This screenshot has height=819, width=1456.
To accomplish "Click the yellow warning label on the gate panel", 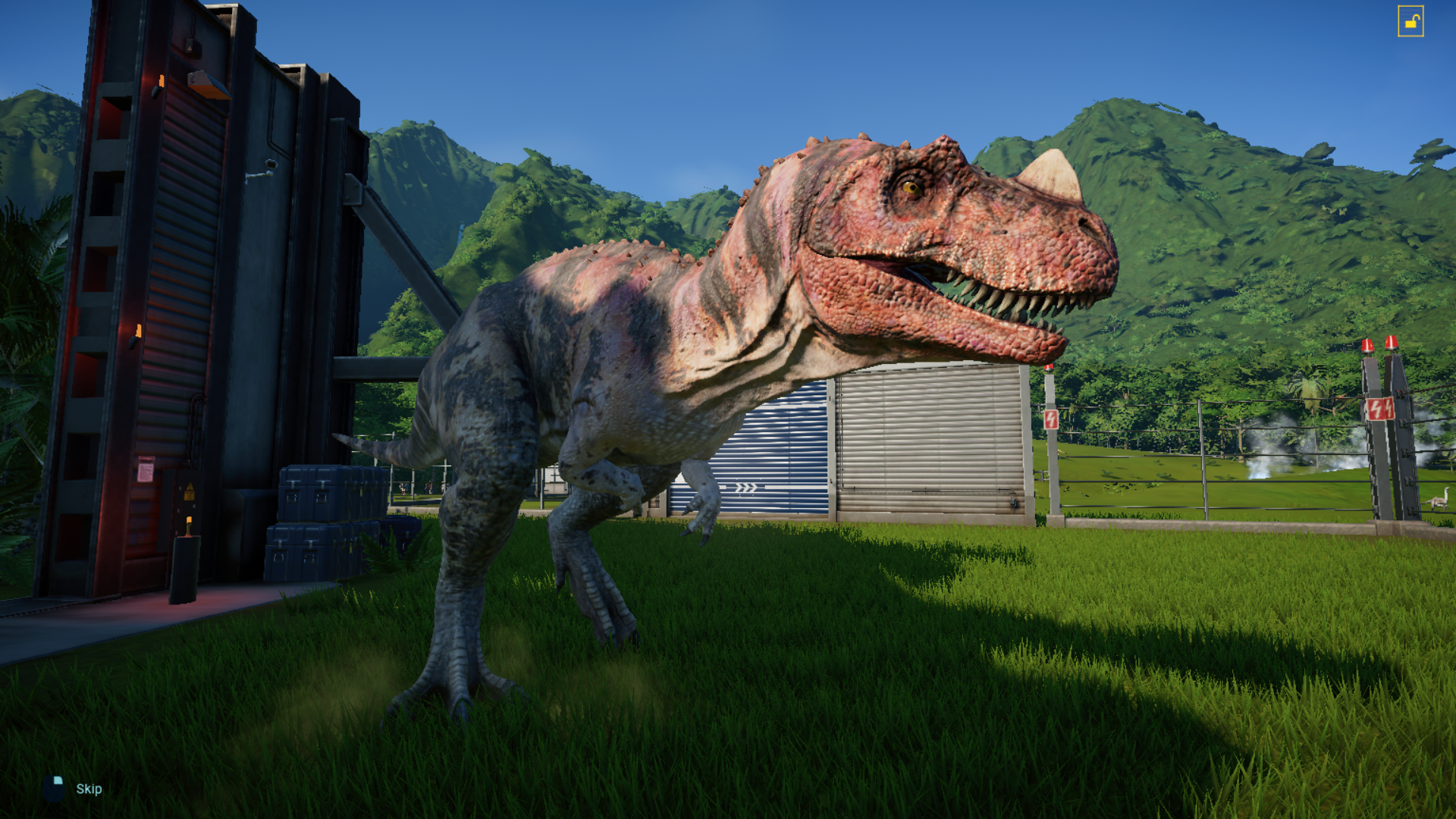I will point(190,490).
